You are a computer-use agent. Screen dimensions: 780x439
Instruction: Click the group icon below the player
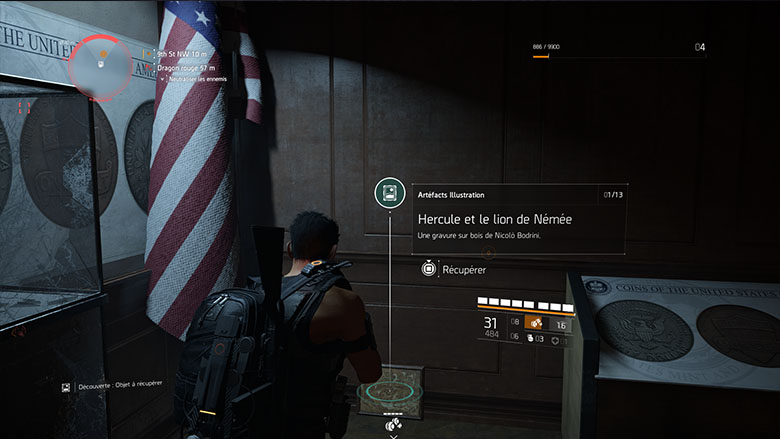pos(392,425)
